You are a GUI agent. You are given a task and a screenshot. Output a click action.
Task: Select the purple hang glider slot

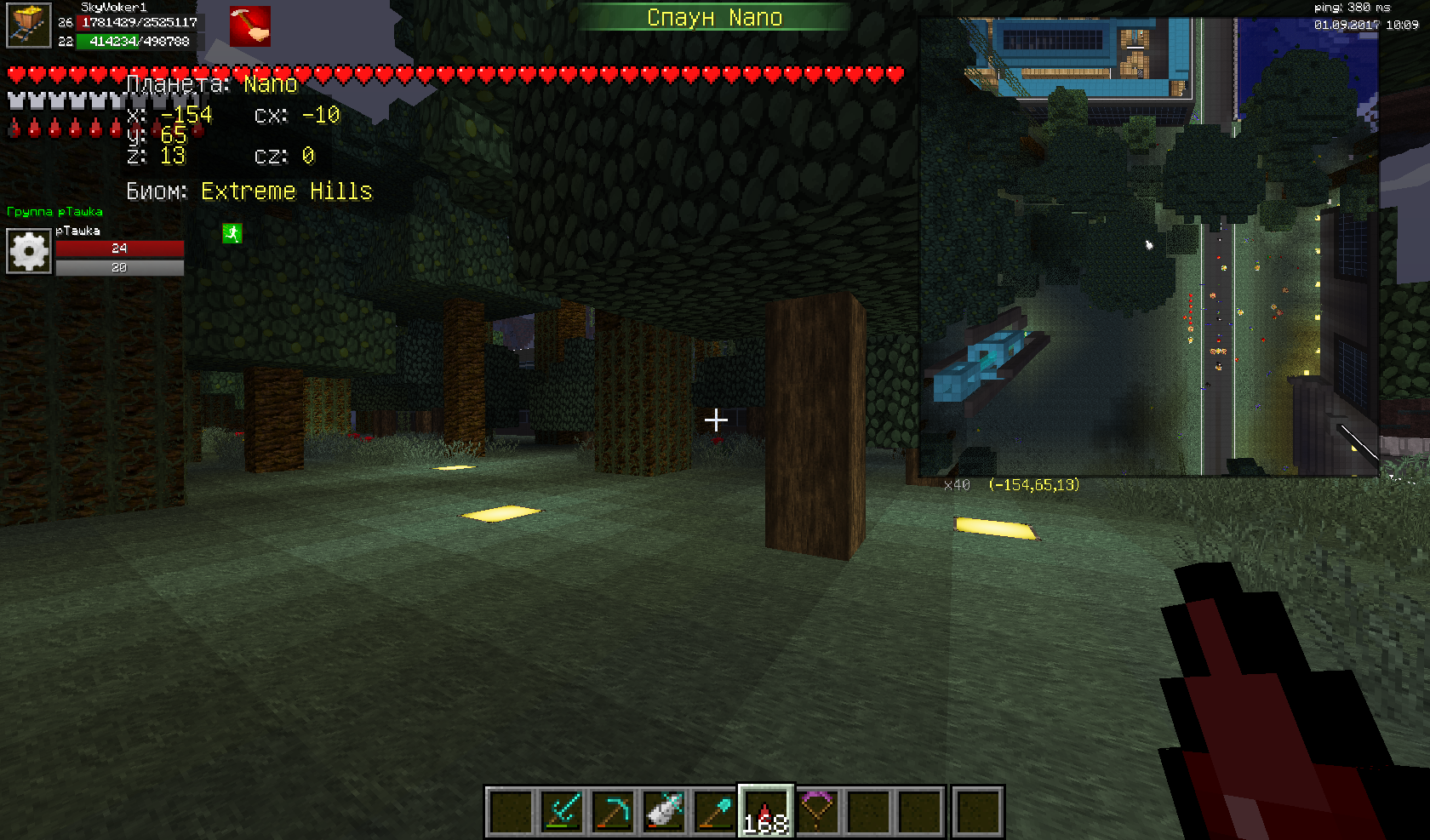click(x=817, y=810)
